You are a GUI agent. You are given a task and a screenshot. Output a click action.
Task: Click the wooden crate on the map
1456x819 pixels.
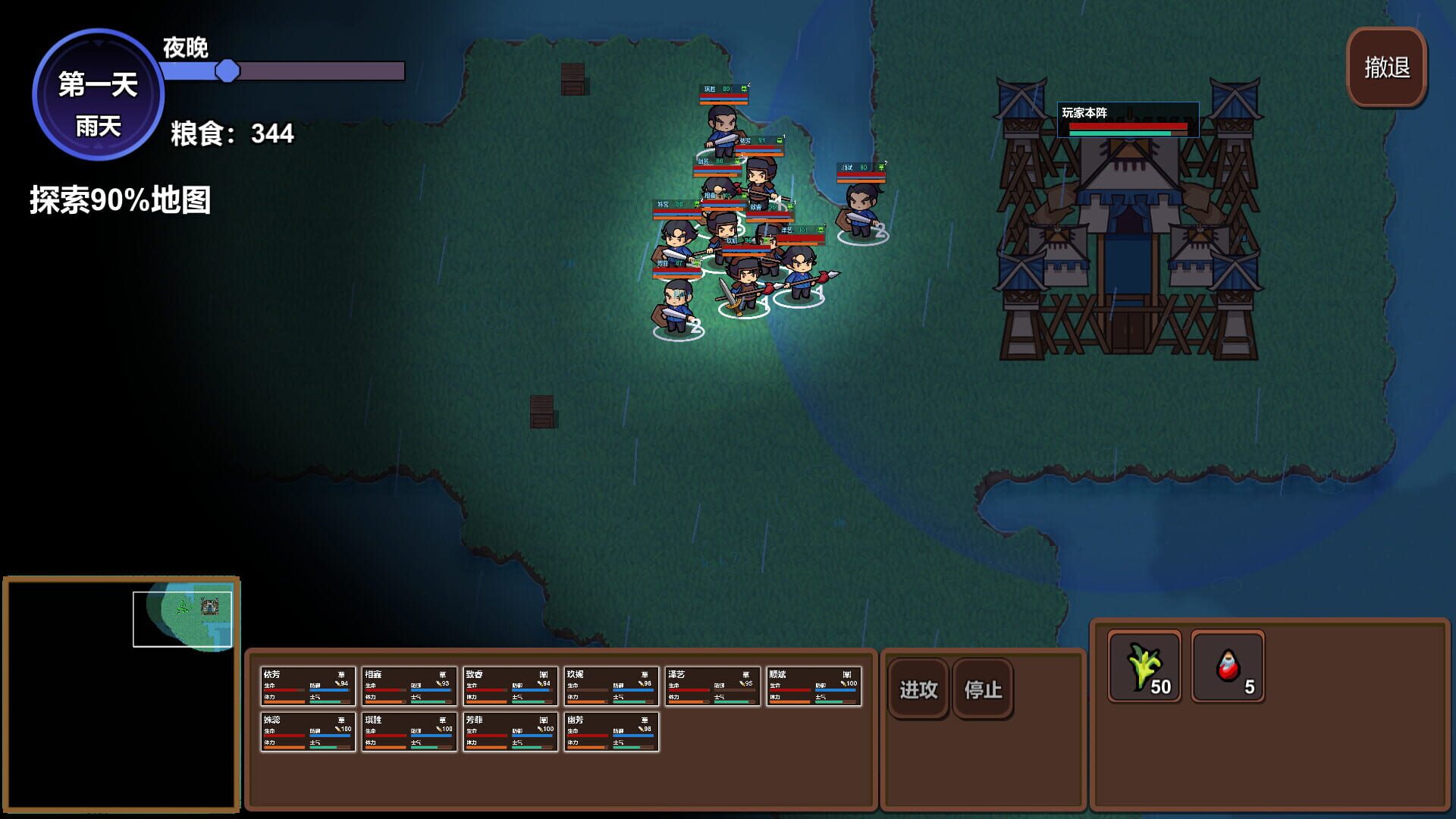tap(573, 80)
